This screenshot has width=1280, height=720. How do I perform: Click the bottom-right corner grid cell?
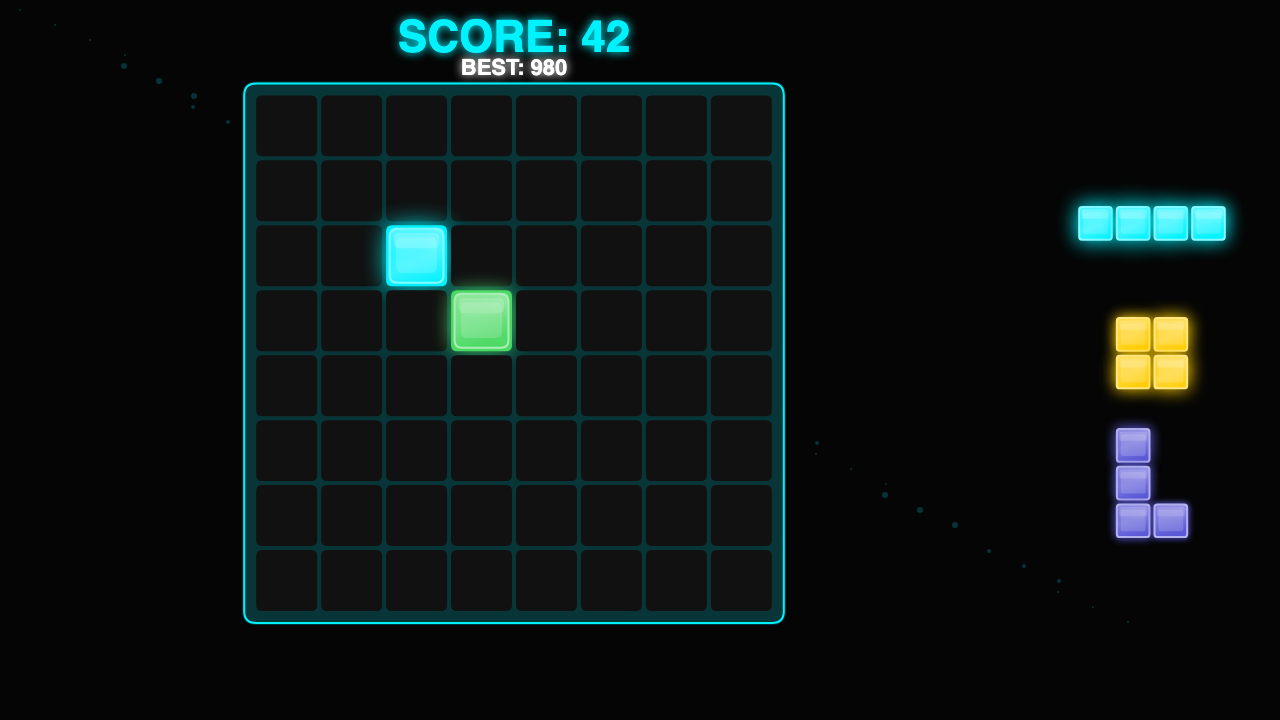click(x=741, y=580)
